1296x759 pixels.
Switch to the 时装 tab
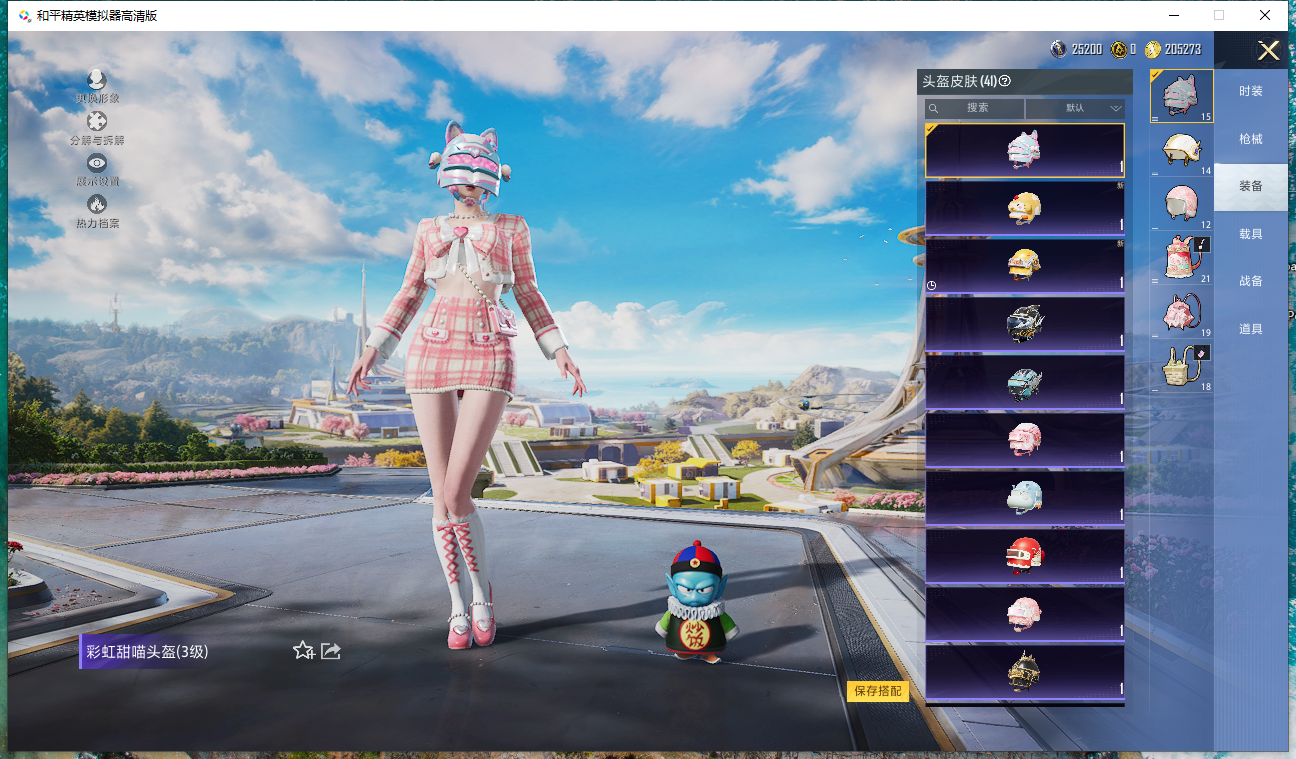1250,91
